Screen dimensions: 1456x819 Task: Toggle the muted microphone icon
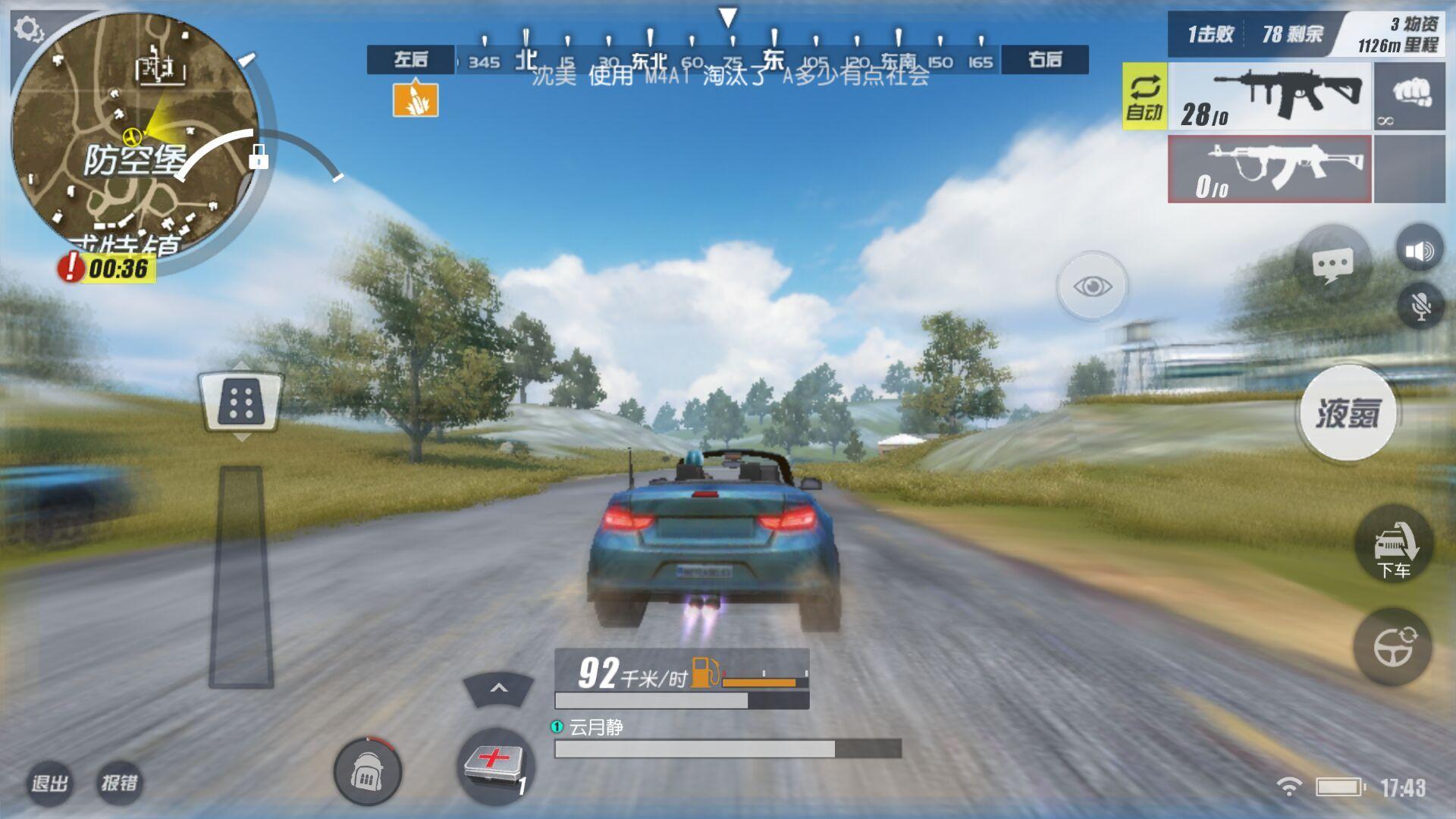(1420, 306)
